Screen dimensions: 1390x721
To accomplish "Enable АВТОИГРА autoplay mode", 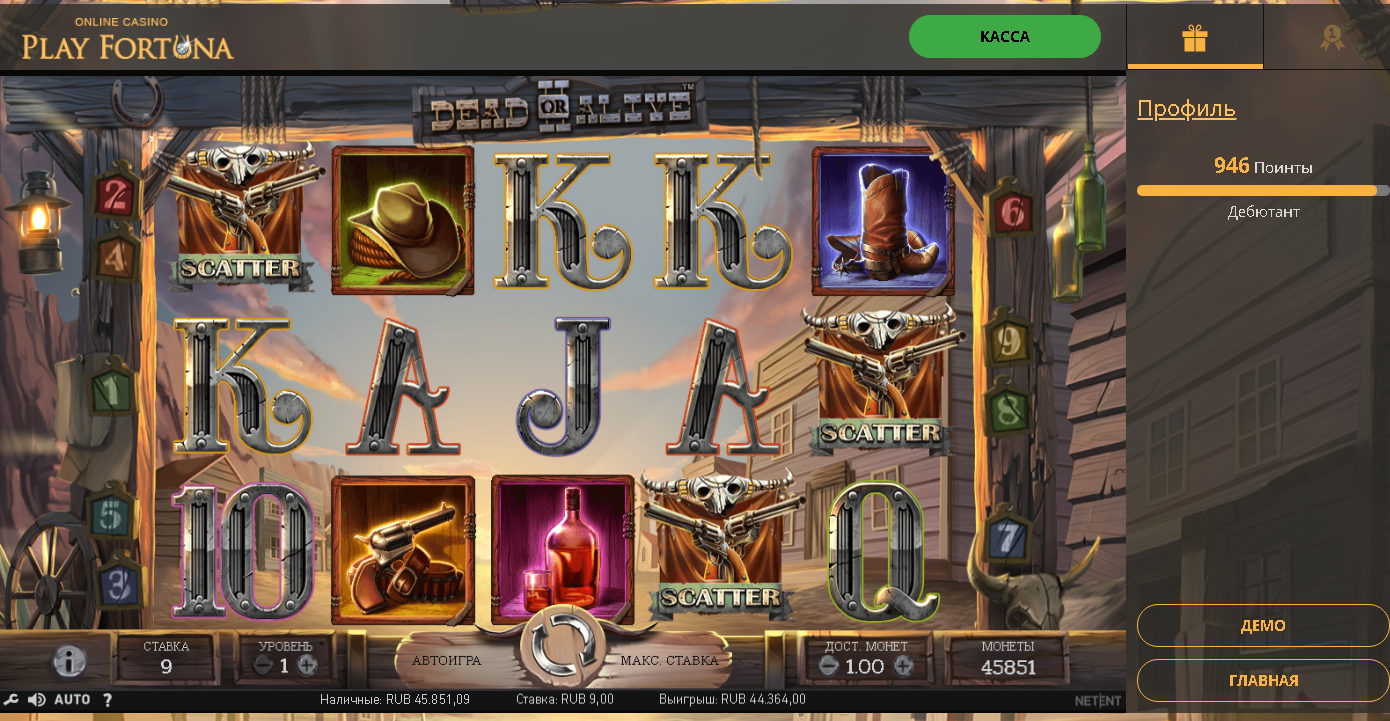I will coord(449,660).
